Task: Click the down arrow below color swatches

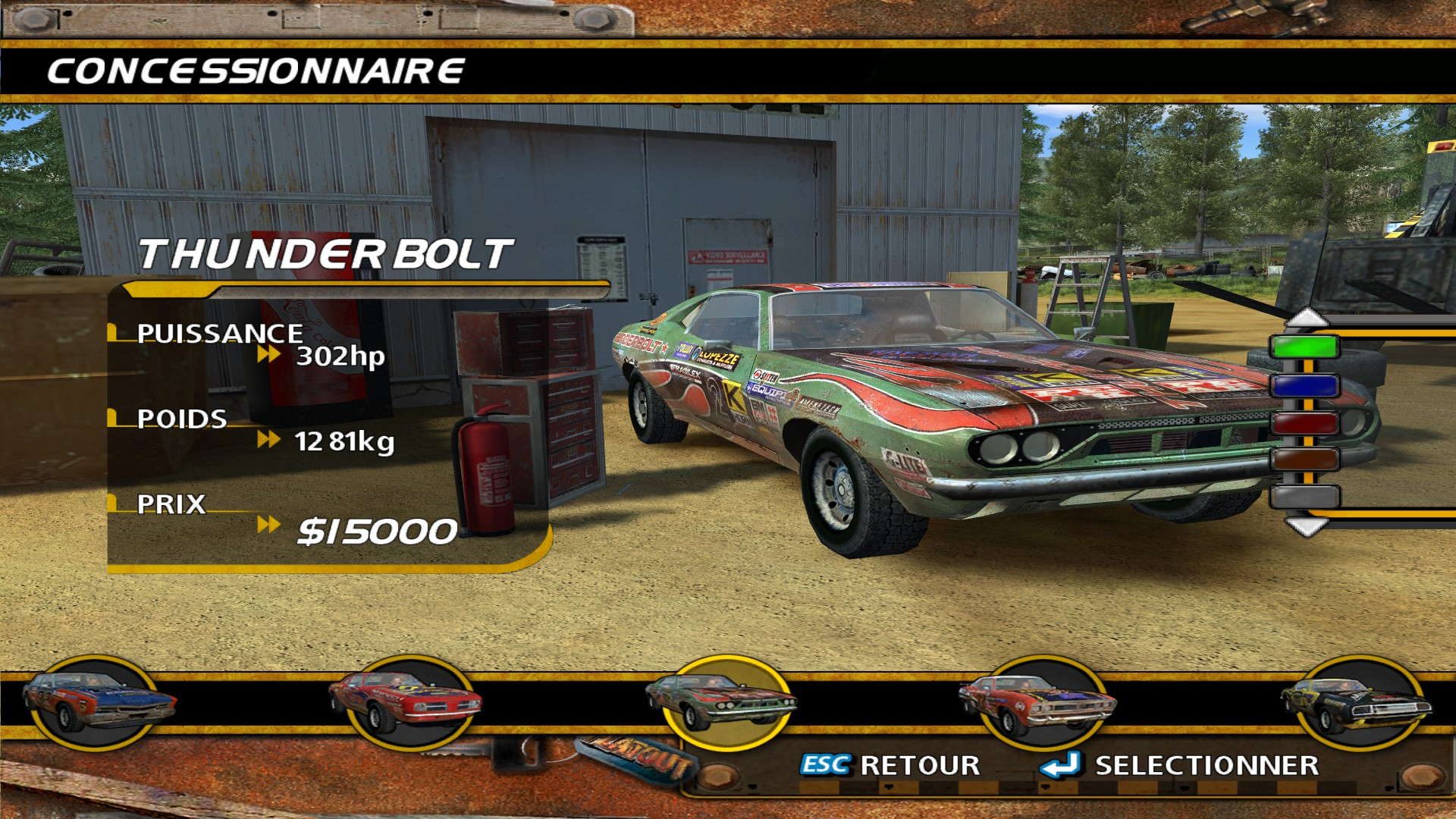Action: [x=1306, y=526]
